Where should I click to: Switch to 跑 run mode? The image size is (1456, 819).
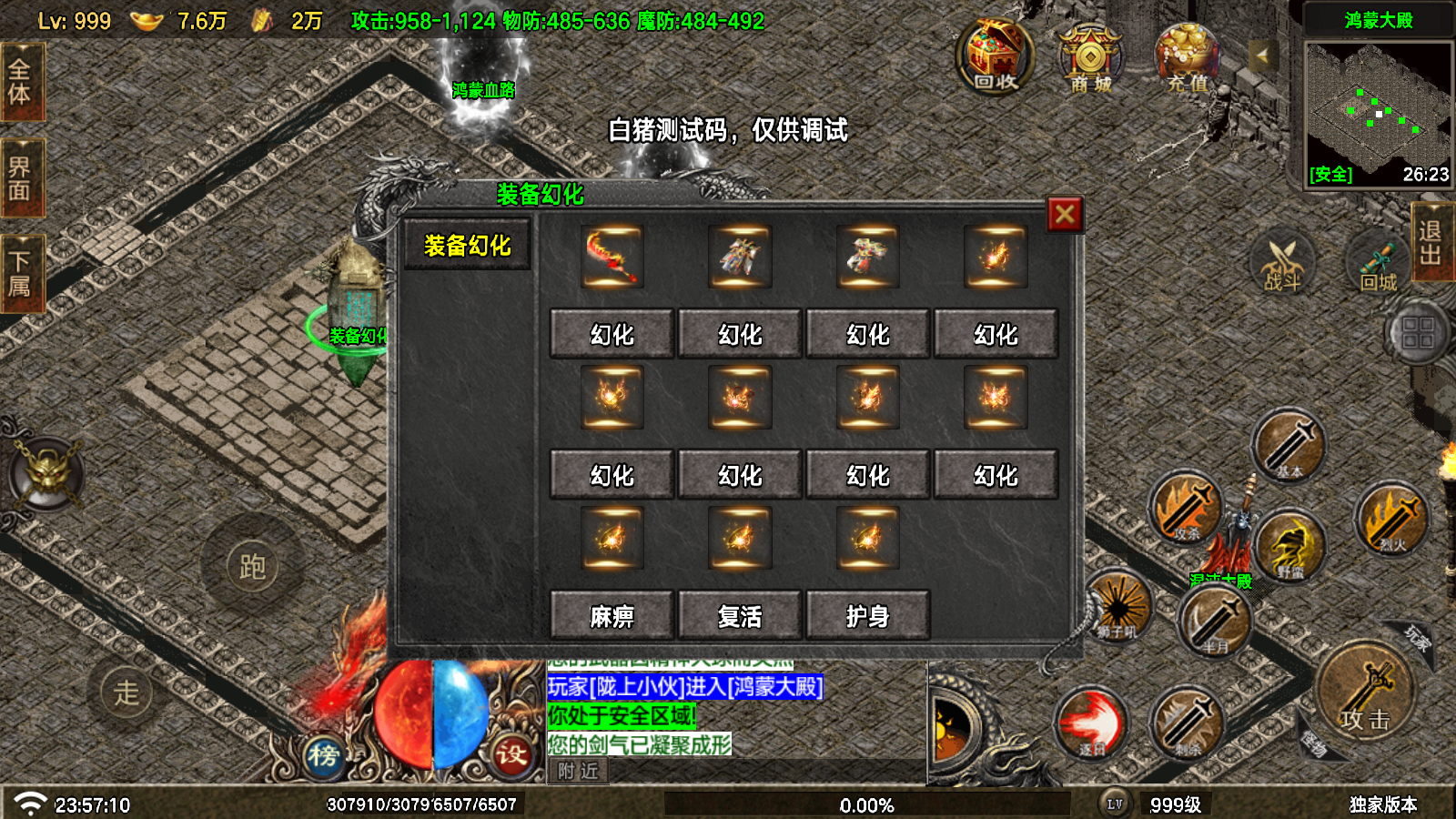(252, 567)
